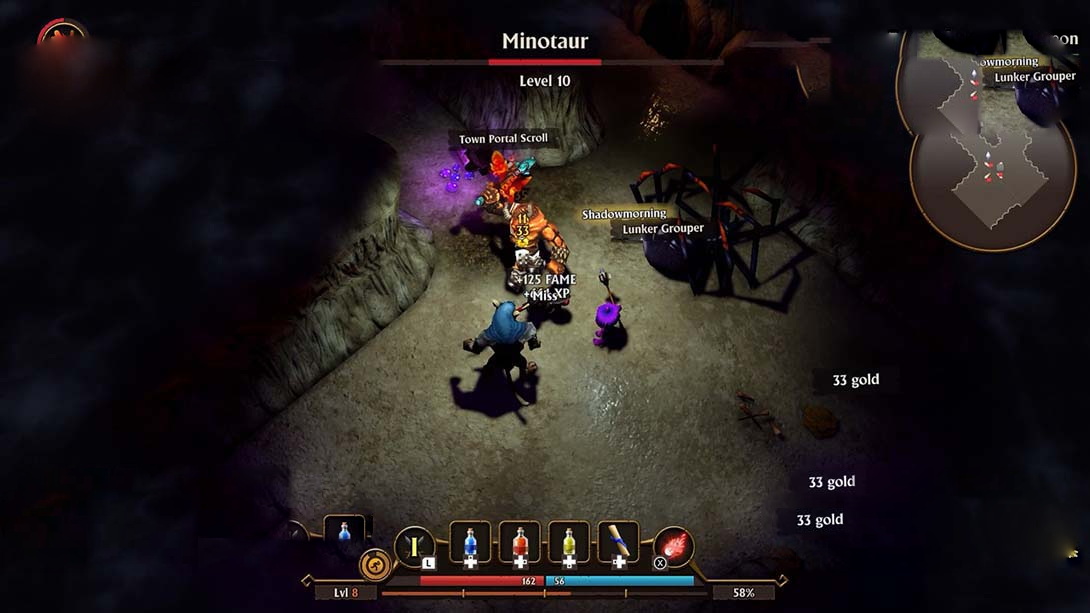Use the scroll in the hotbar

point(618,542)
